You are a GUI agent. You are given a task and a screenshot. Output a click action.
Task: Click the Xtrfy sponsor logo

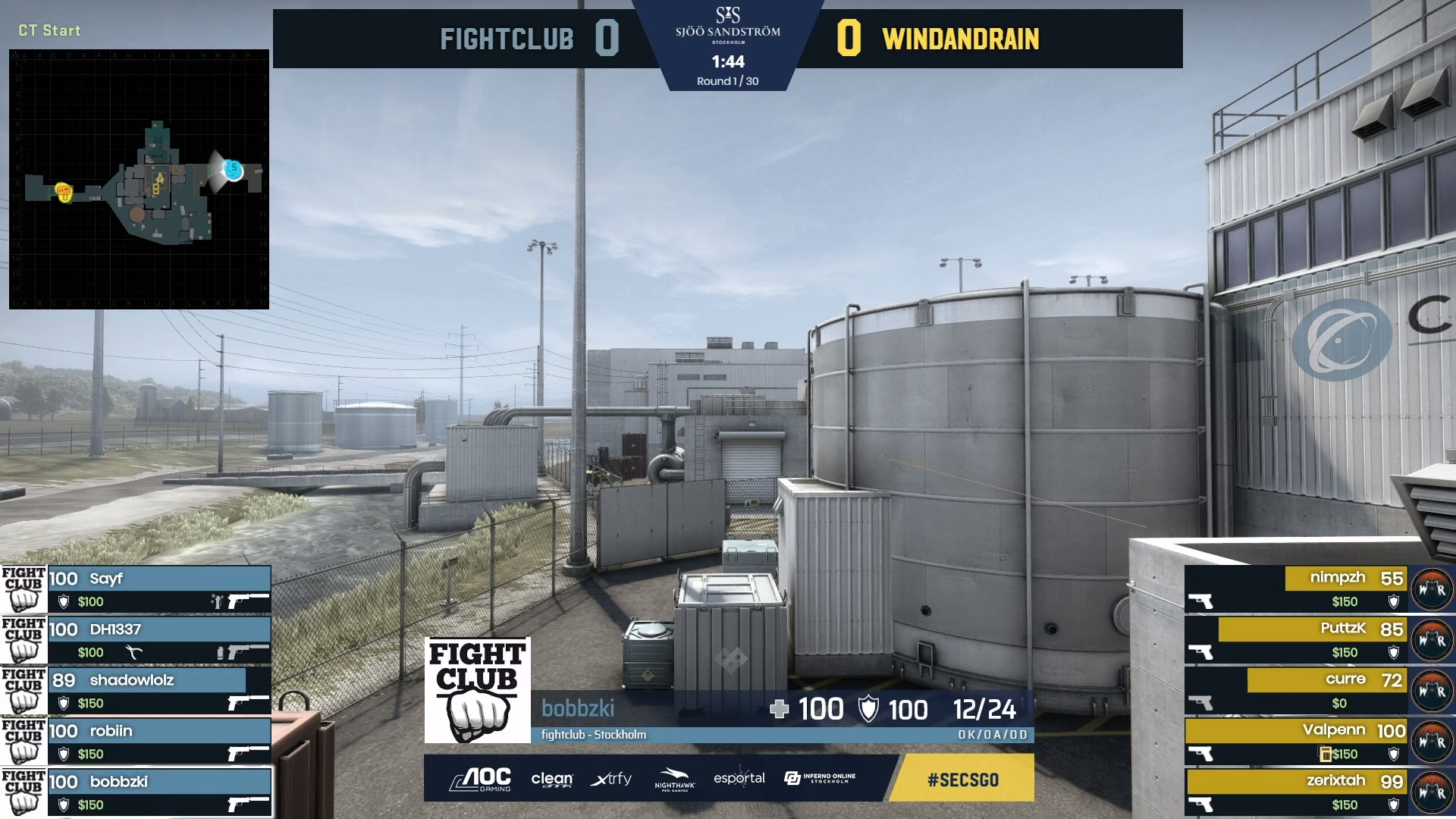coord(610,779)
